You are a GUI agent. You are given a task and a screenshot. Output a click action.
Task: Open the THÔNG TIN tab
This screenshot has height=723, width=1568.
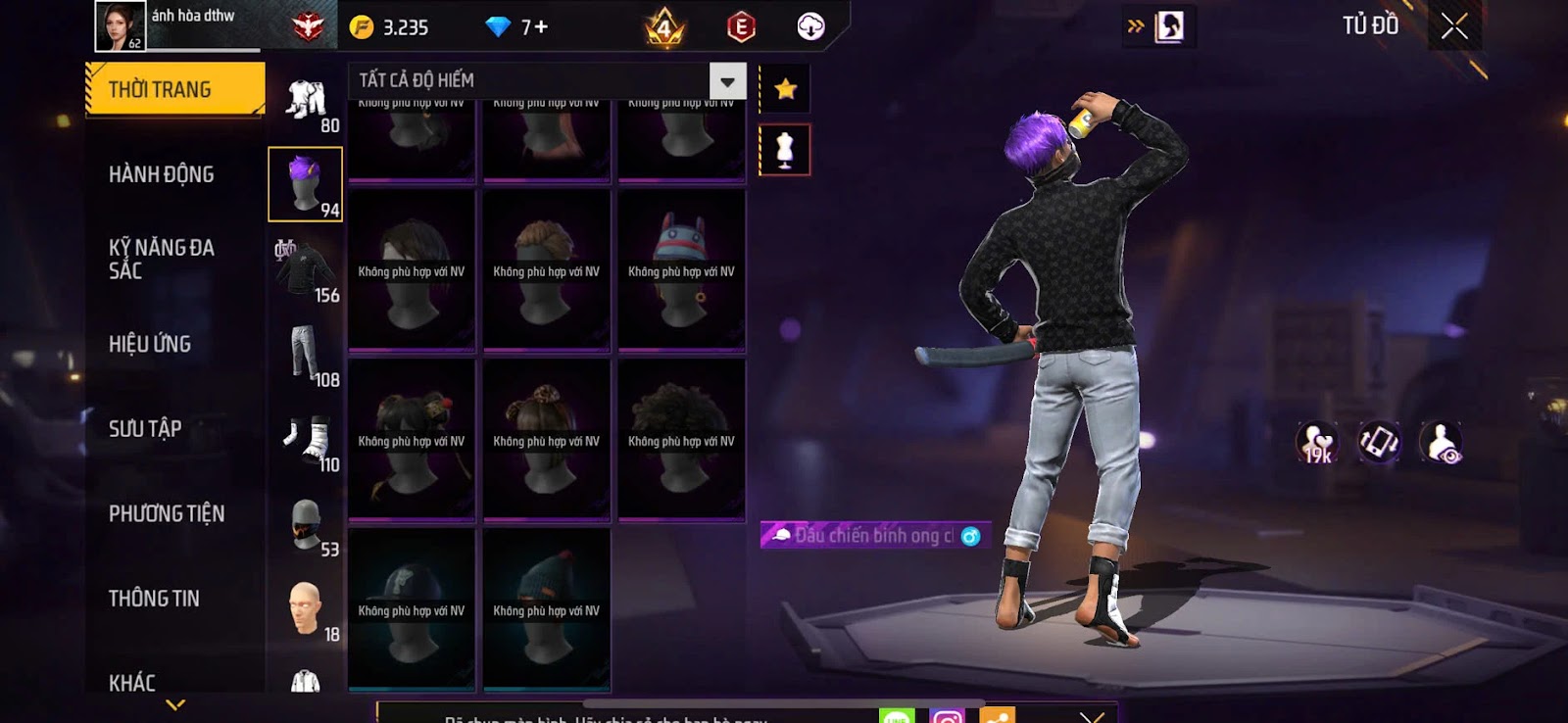click(x=154, y=598)
